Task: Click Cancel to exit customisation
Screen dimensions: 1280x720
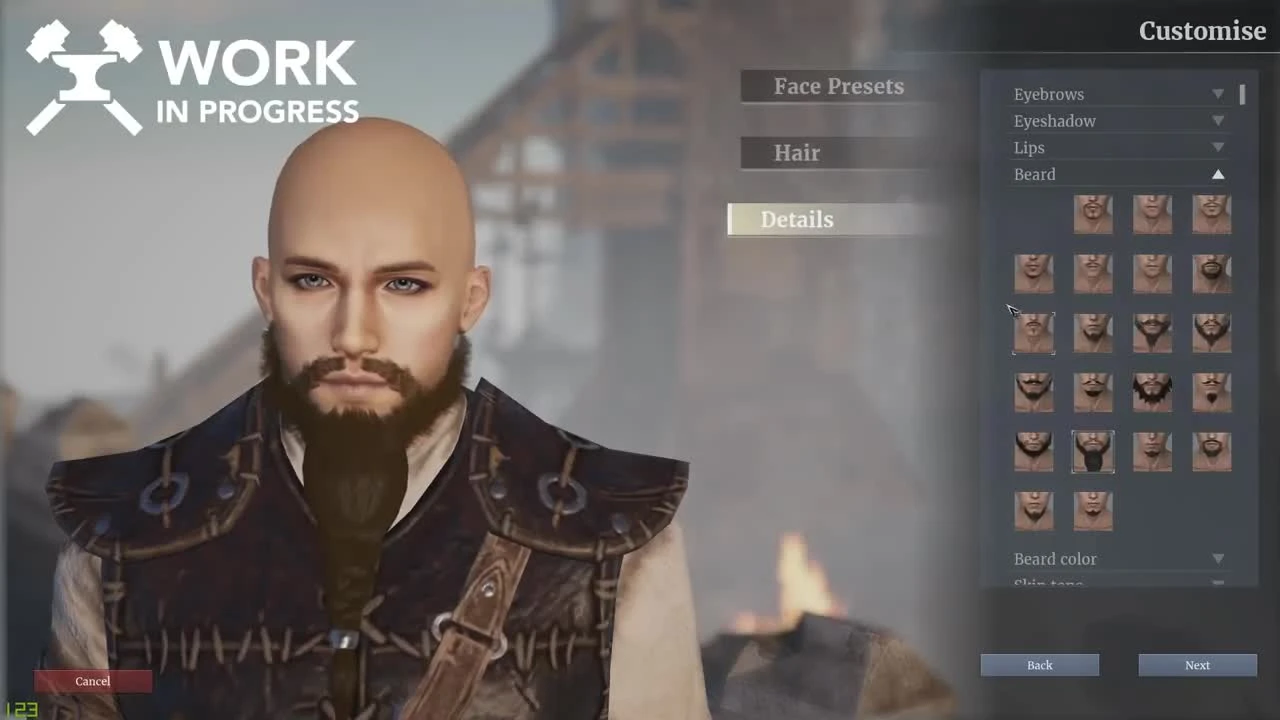Action: [x=93, y=681]
